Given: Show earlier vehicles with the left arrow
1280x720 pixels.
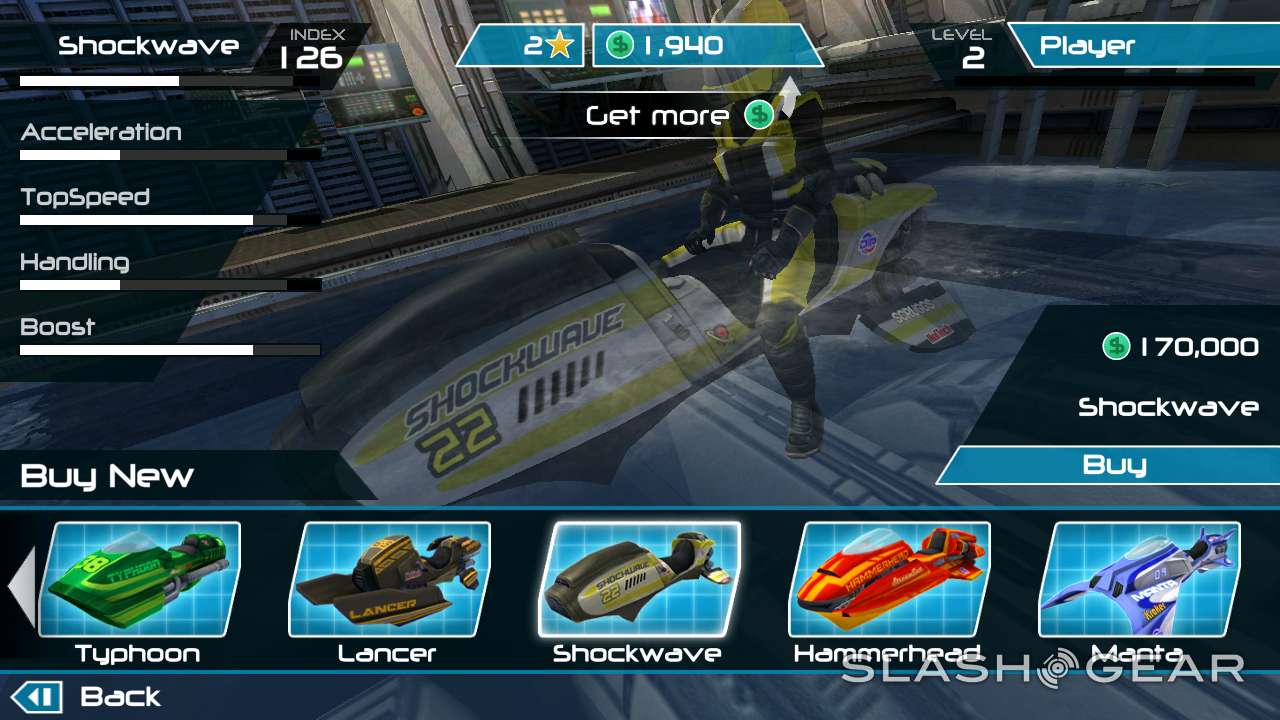Looking at the screenshot, I should pos(22,587).
